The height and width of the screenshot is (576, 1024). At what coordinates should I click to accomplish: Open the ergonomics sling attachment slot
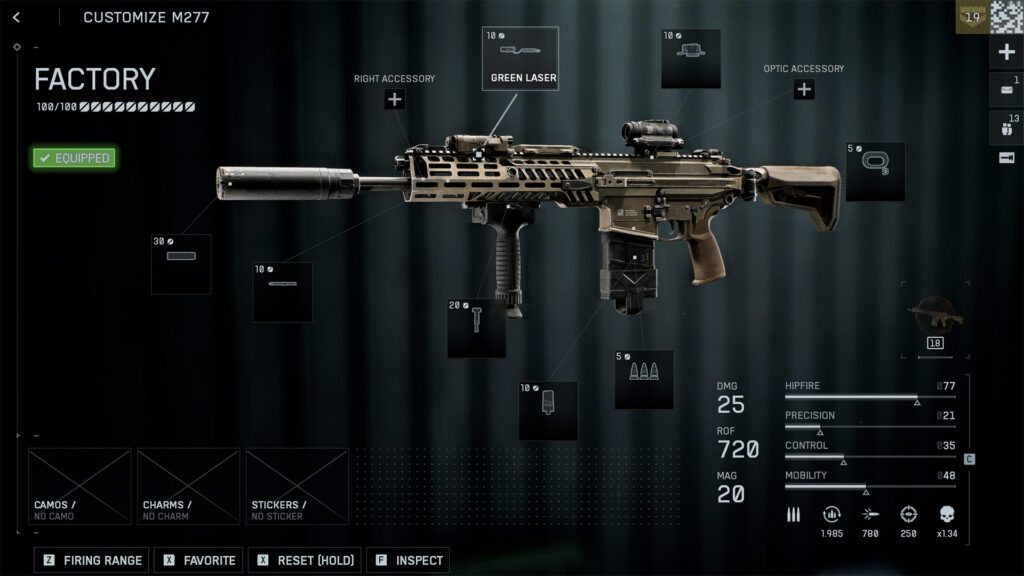coord(875,171)
